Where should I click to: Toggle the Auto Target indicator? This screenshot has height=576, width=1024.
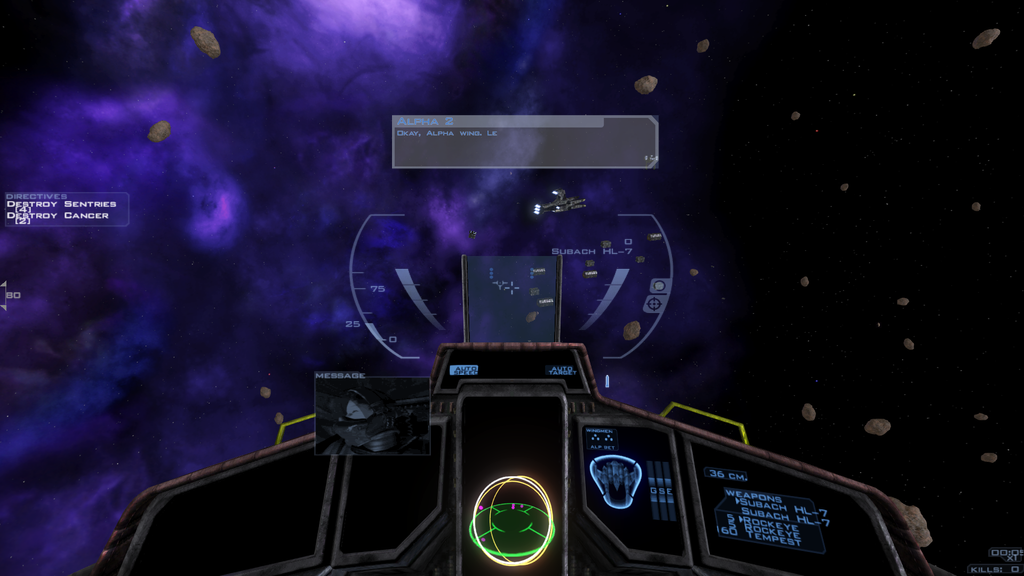[561, 370]
